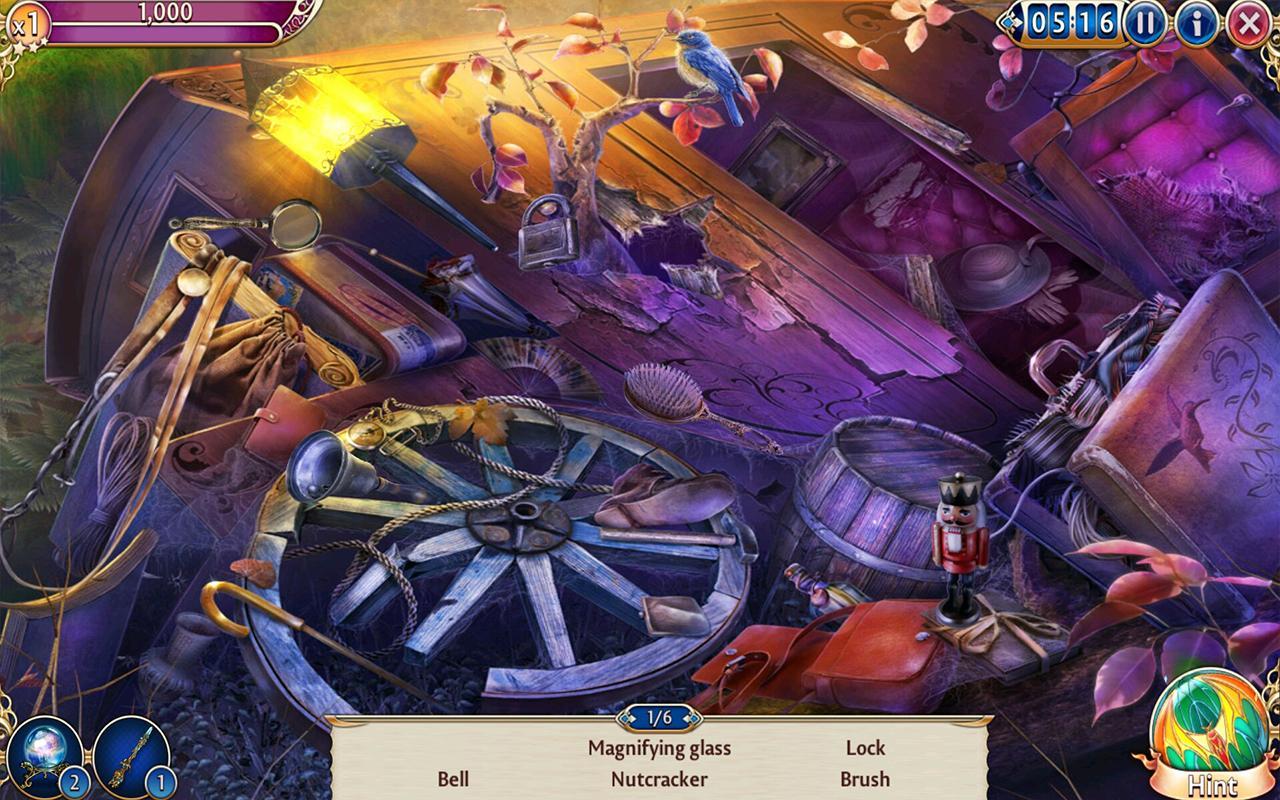
Task: Select "Bell" in the item list
Action: (454, 778)
